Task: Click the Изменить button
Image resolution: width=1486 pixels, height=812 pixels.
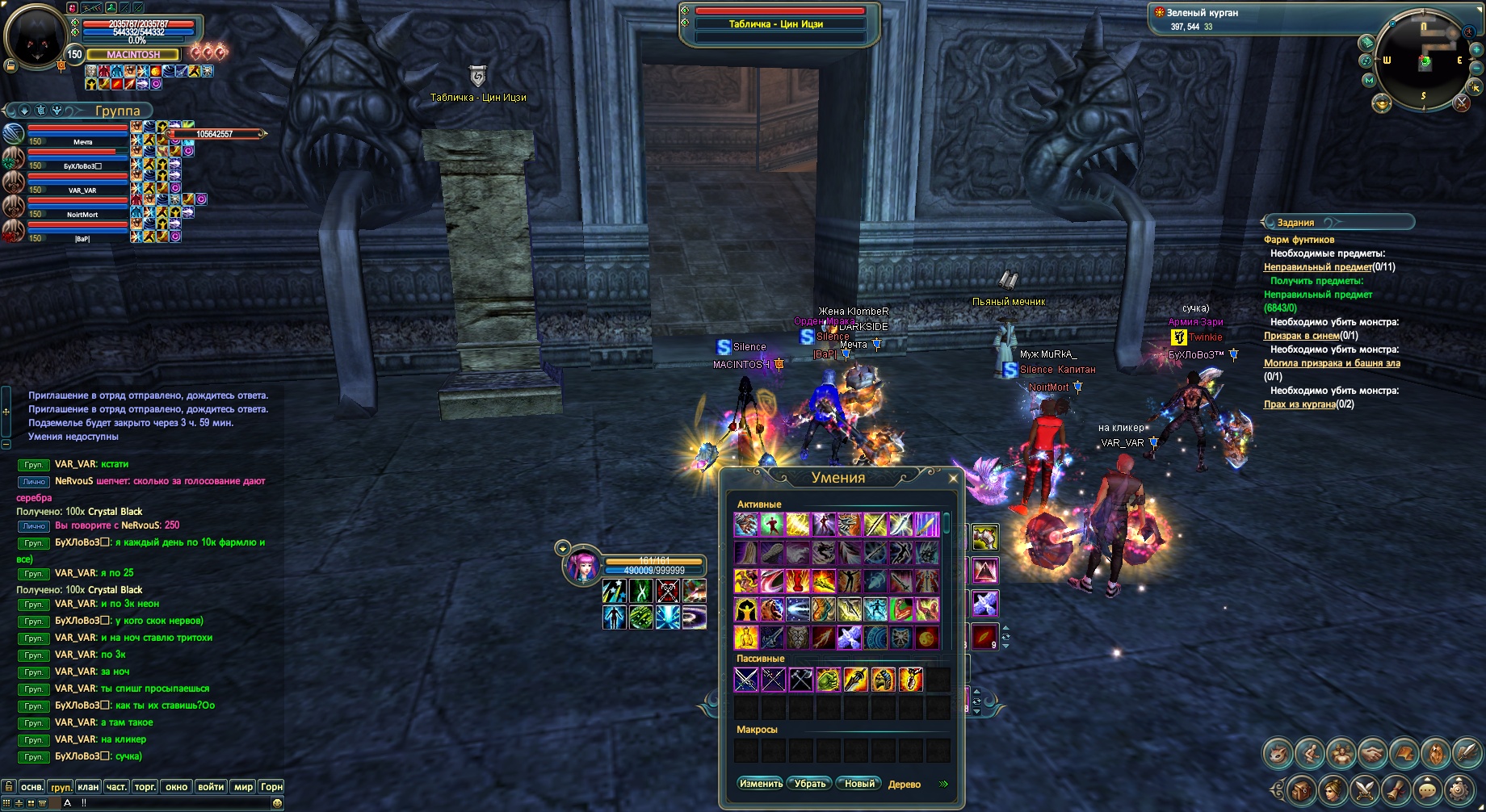Action: (x=760, y=784)
